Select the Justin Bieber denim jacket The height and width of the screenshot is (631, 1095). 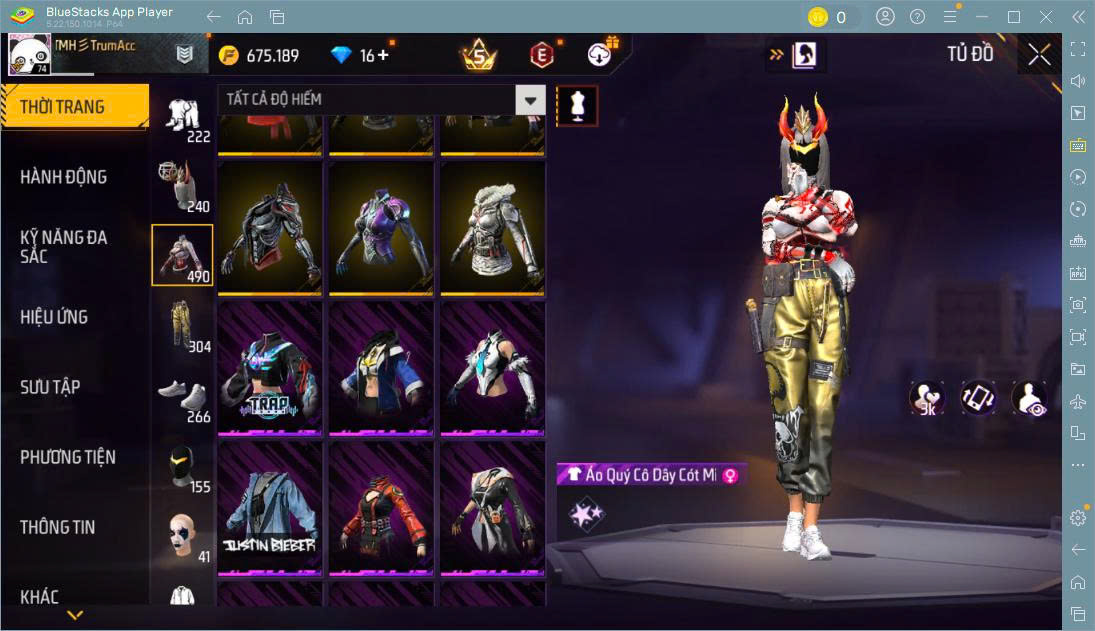pos(269,508)
